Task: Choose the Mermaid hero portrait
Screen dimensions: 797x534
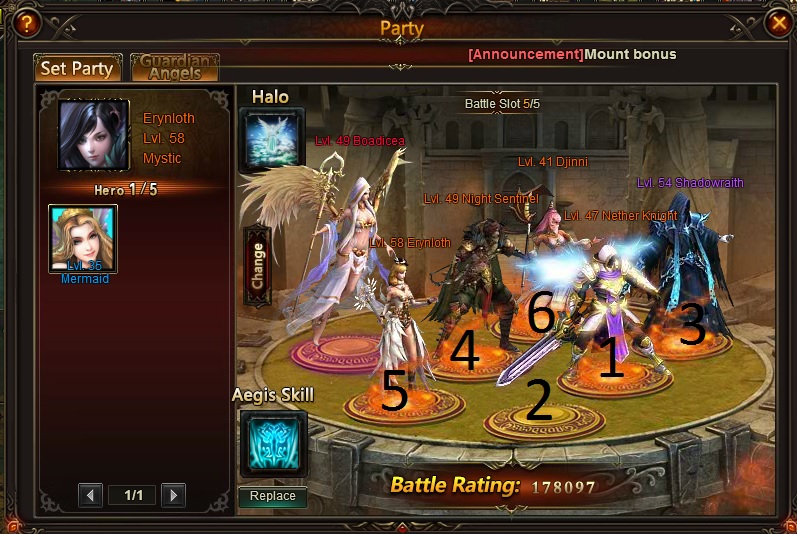Action: click(x=83, y=239)
